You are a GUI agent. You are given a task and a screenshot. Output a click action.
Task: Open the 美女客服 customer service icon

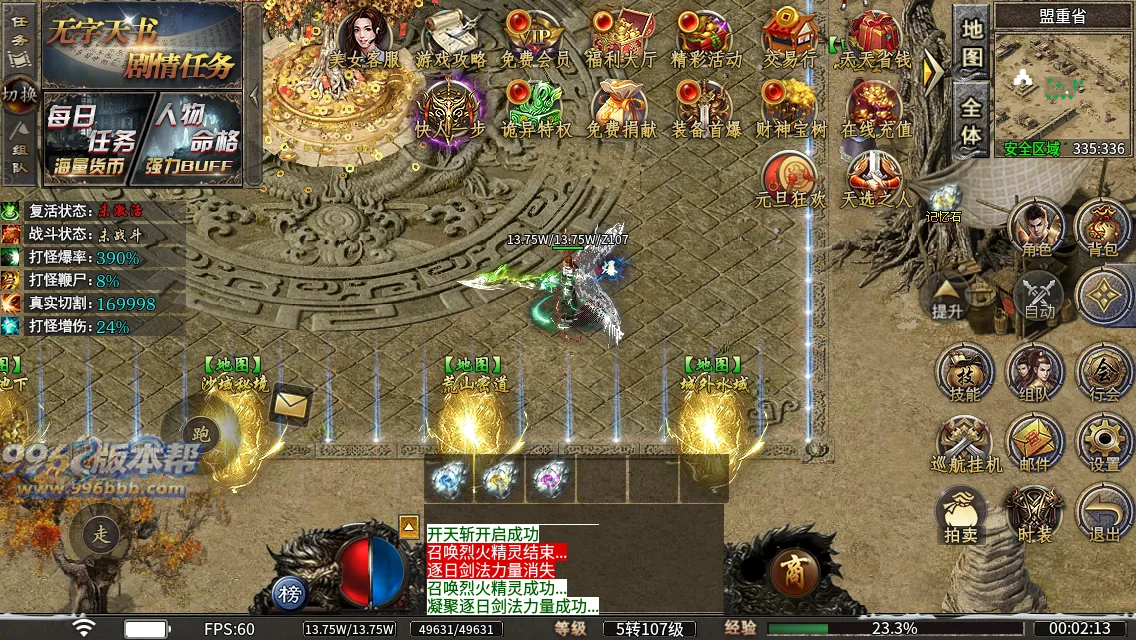point(365,36)
